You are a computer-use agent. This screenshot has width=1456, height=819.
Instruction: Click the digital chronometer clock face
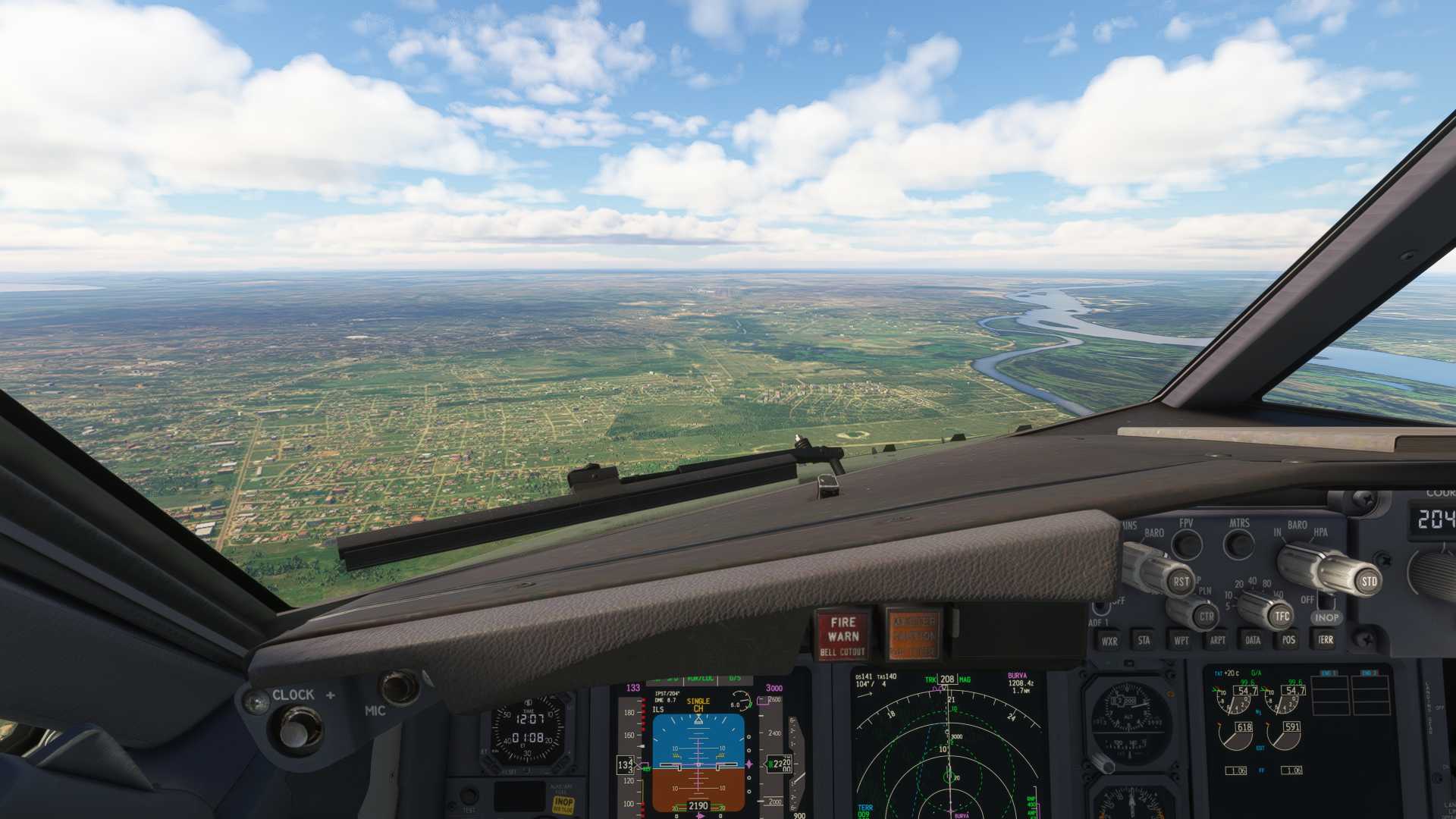tap(529, 730)
